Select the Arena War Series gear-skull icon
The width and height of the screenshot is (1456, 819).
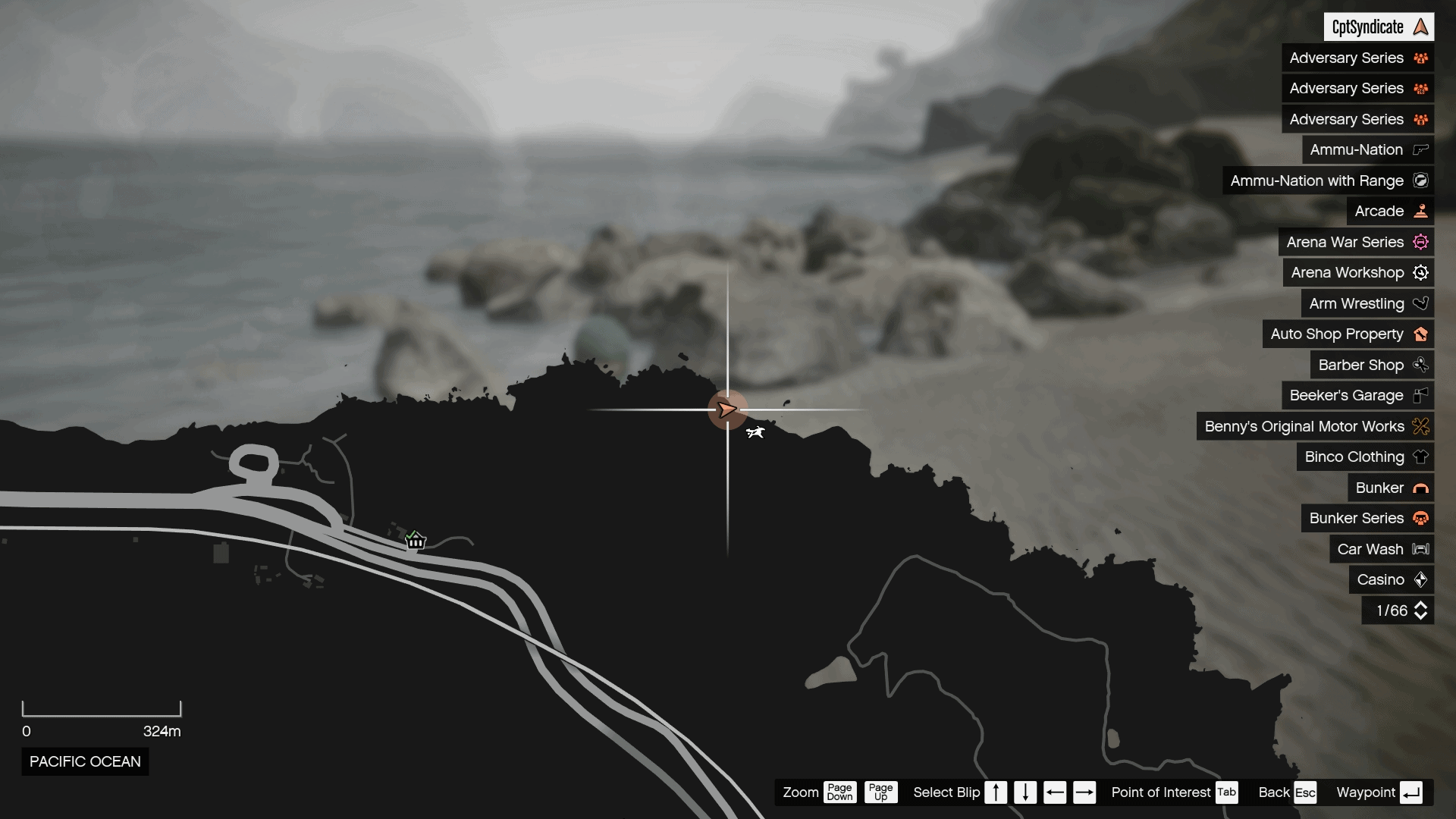pos(1421,242)
